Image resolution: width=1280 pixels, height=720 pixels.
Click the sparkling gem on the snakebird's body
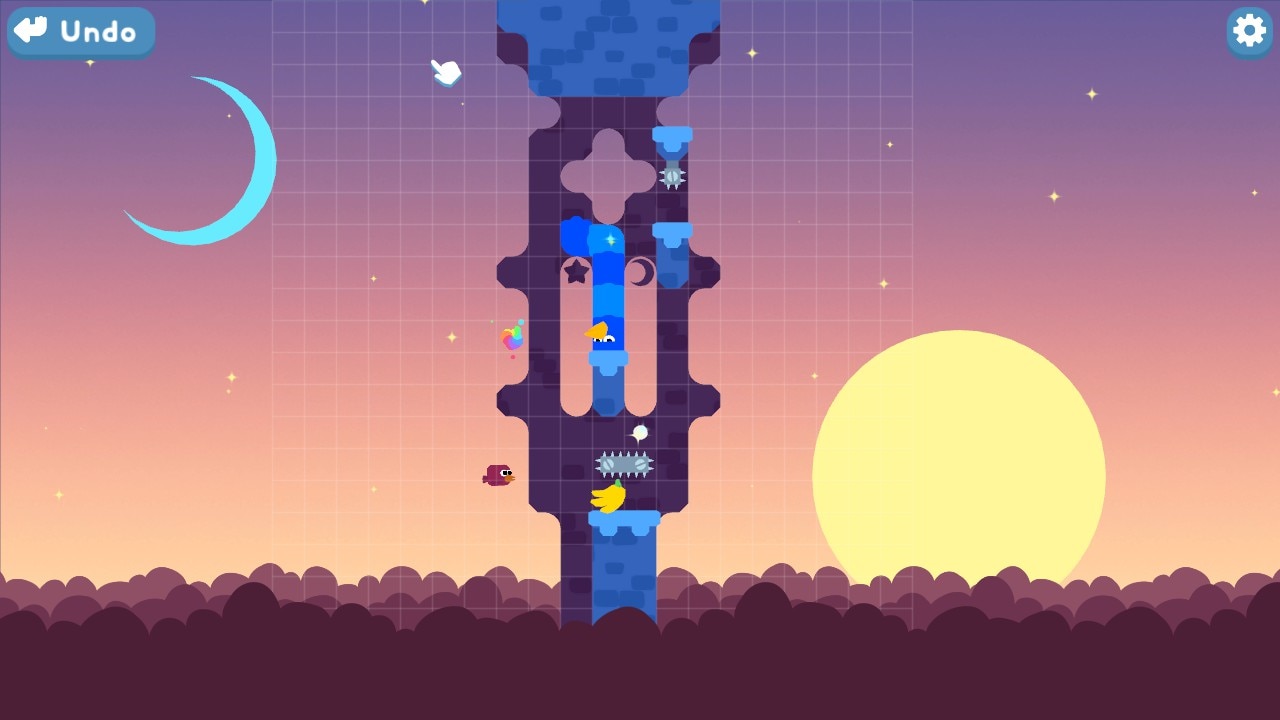click(x=609, y=240)
